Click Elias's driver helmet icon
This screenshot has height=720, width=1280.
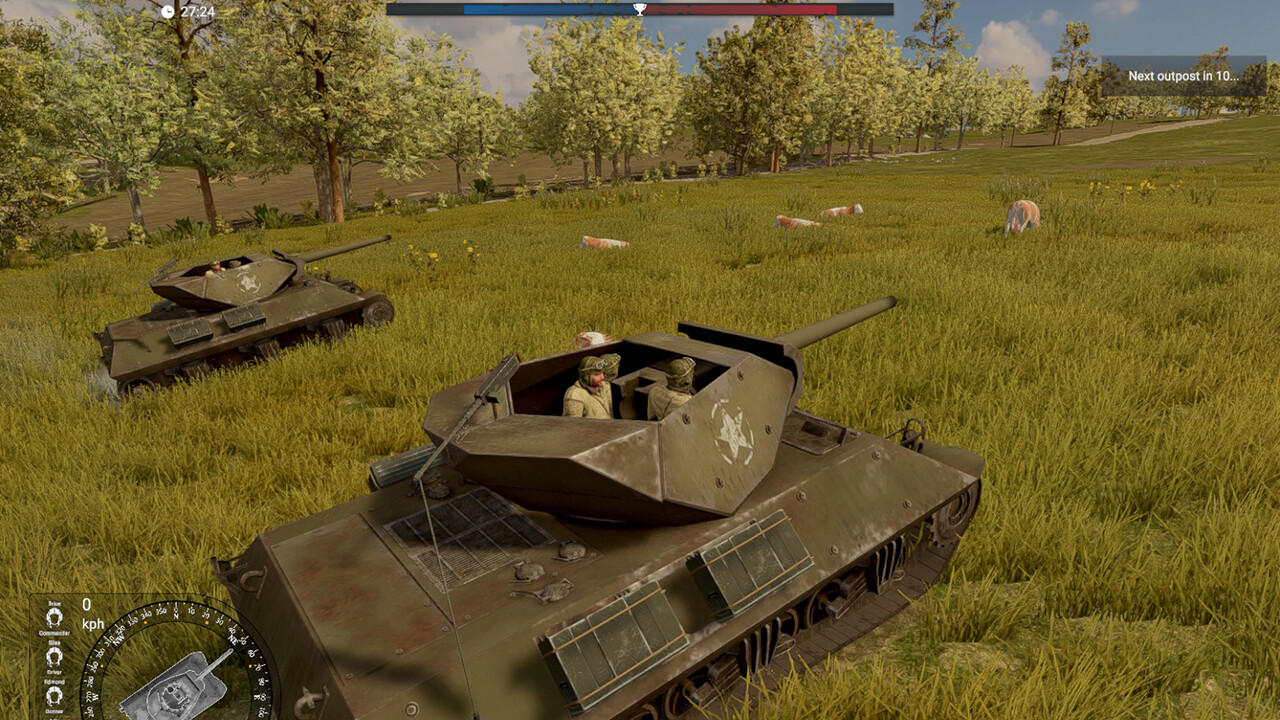[x=53, y=654]
